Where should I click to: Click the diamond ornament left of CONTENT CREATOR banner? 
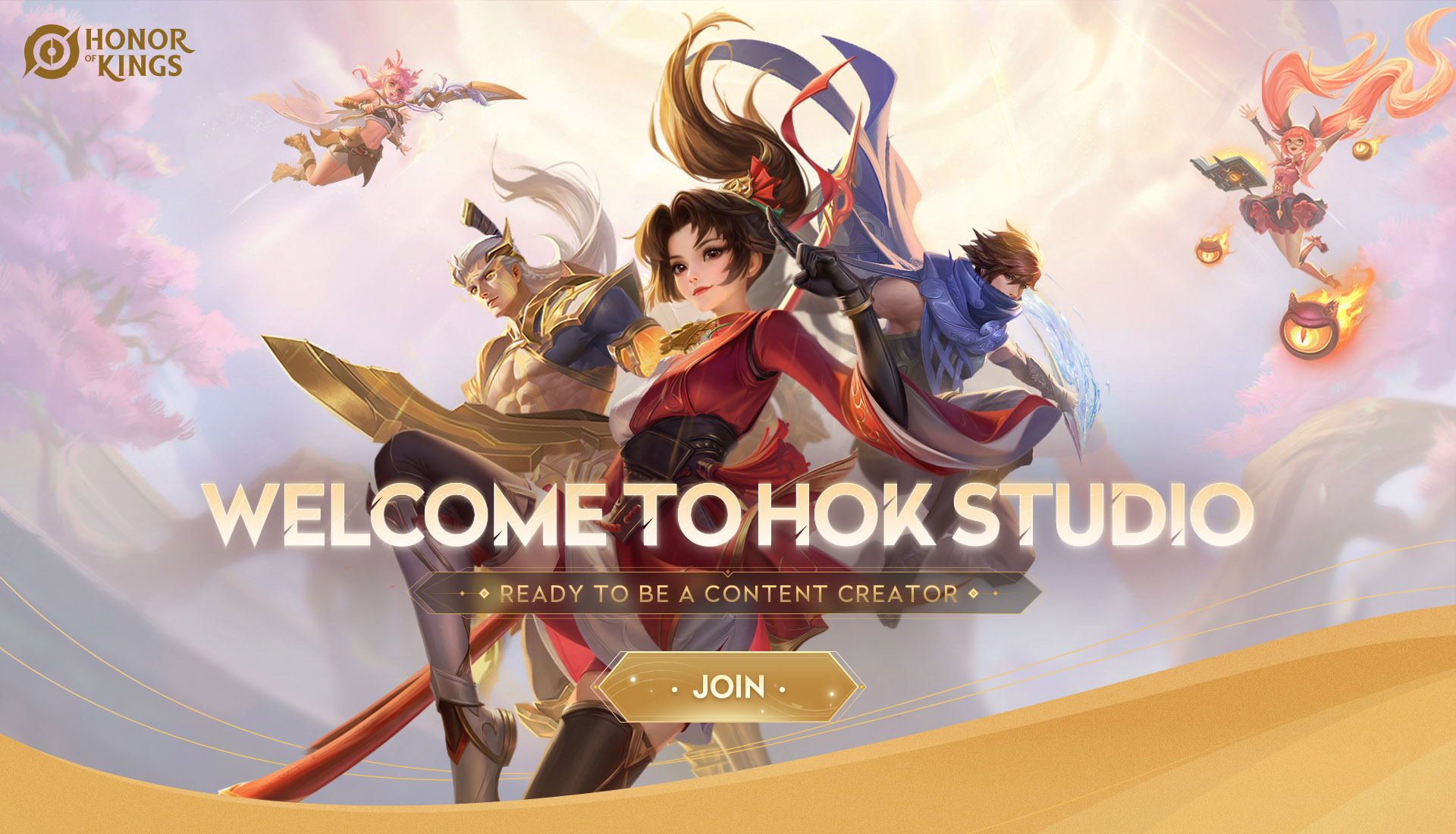click(x=483, y=594)
